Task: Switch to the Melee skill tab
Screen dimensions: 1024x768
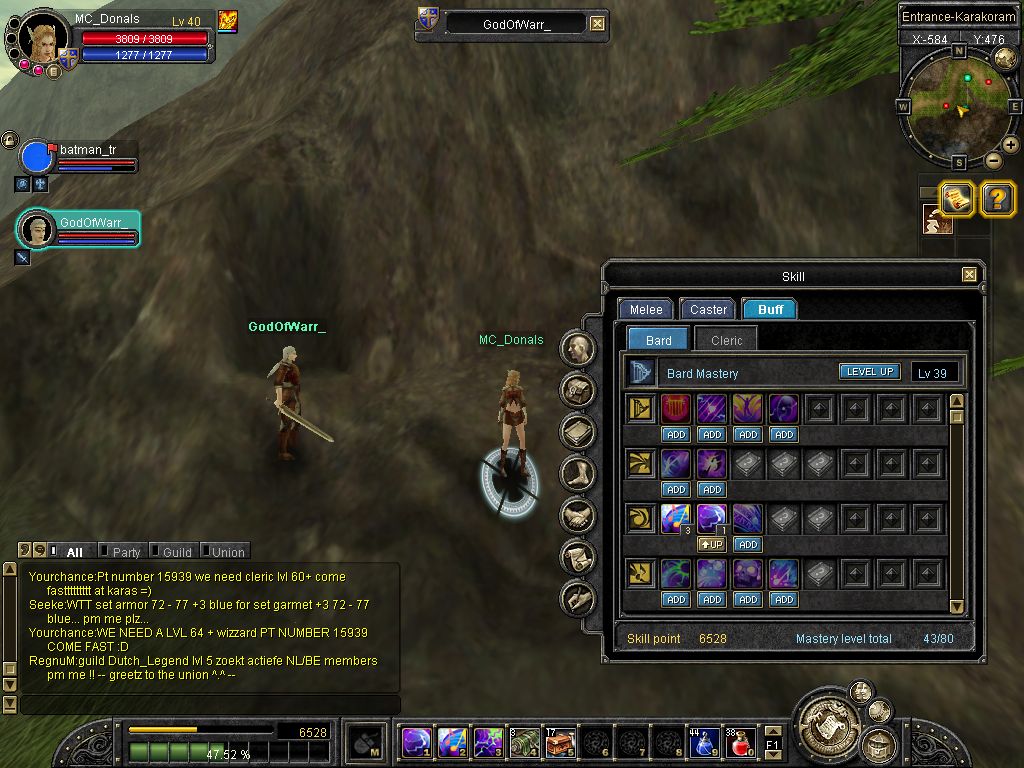Action: click(645, 310)
